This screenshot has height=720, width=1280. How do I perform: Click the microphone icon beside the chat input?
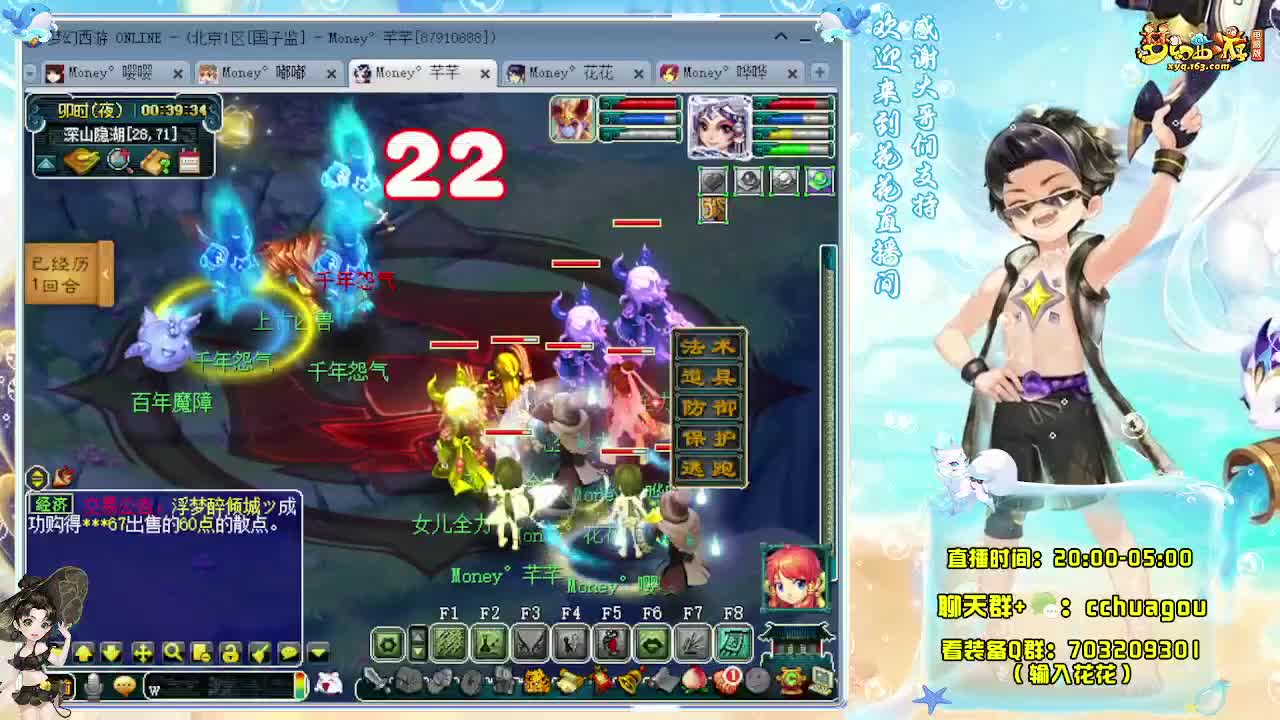tap(93, 684)
